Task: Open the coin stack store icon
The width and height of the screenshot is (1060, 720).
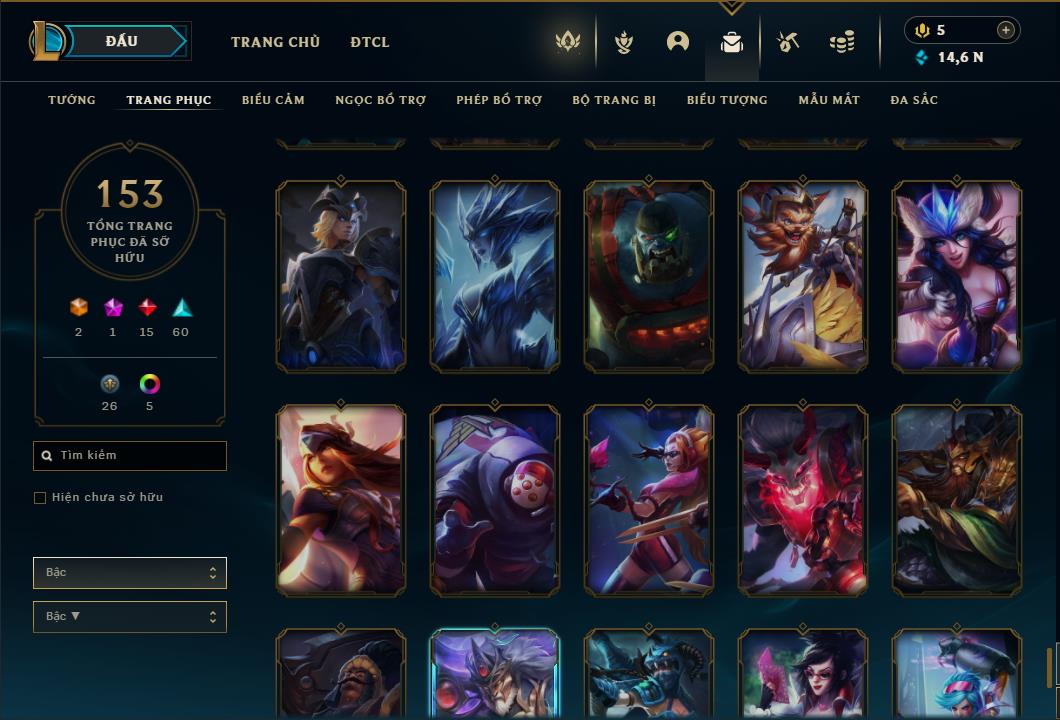Action: pos(842,42)
